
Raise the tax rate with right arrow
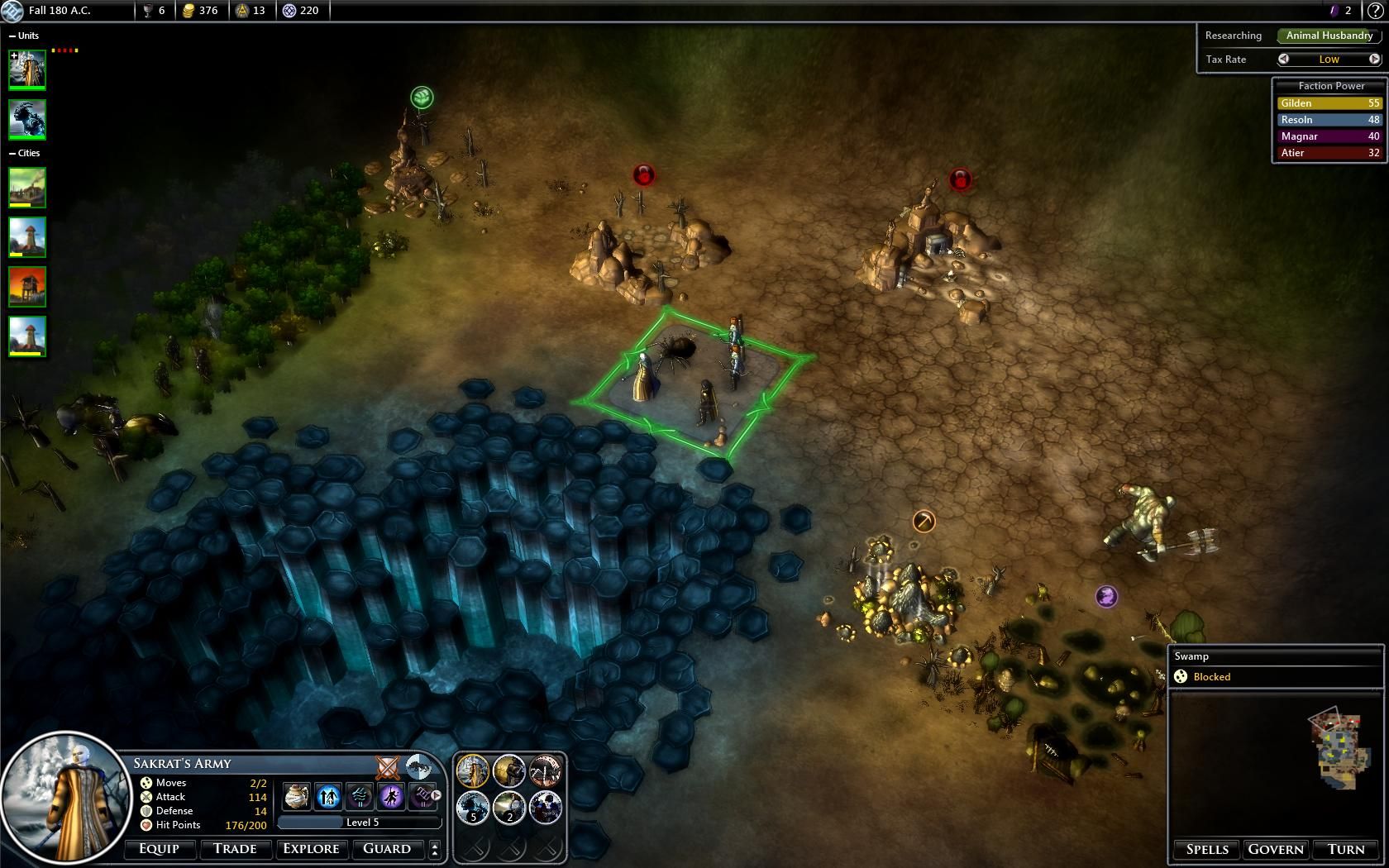pyautogui.click(x=1374, y=59)
